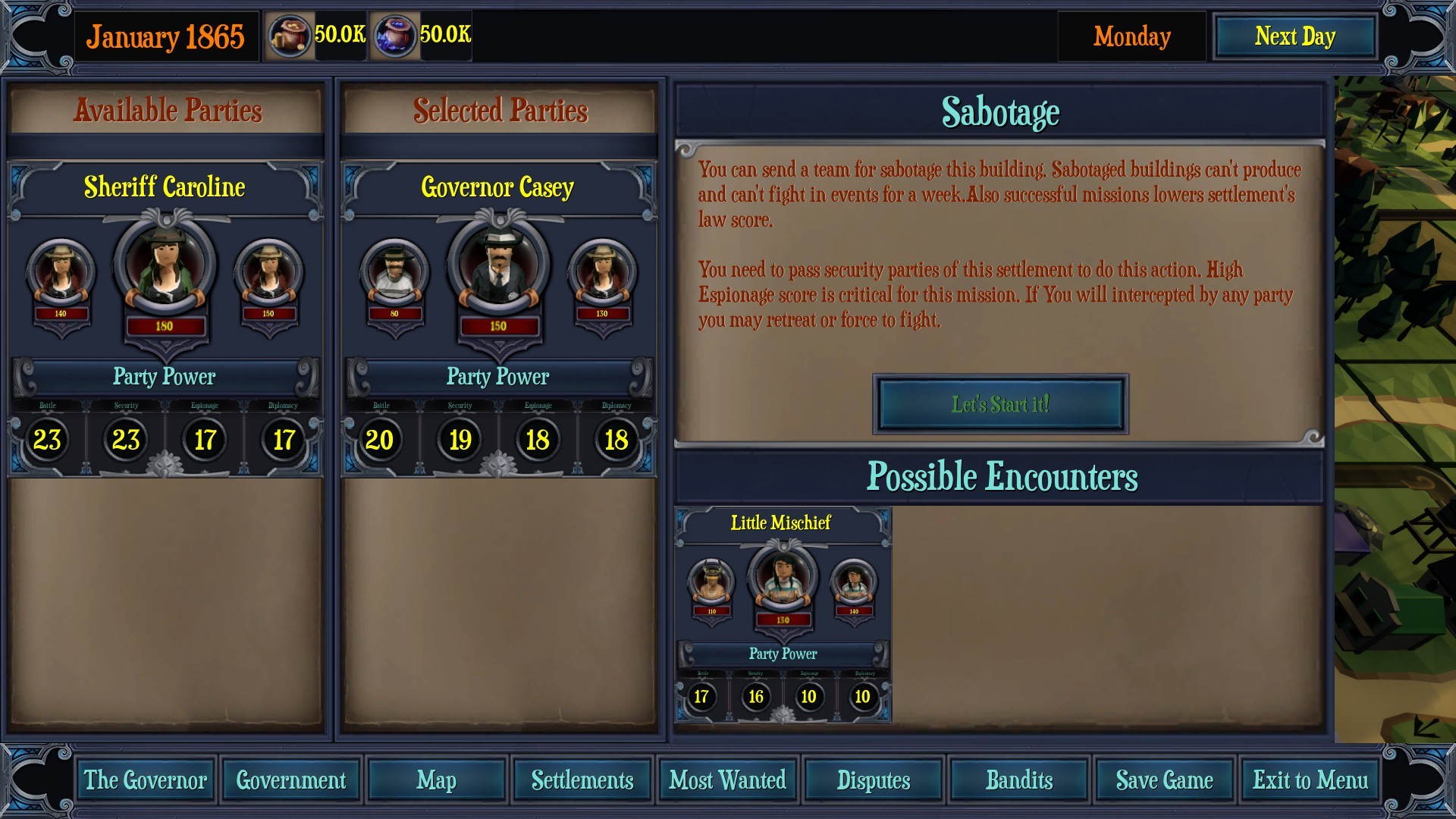
Task: Open the Most Wanted list
Action: 726,780
